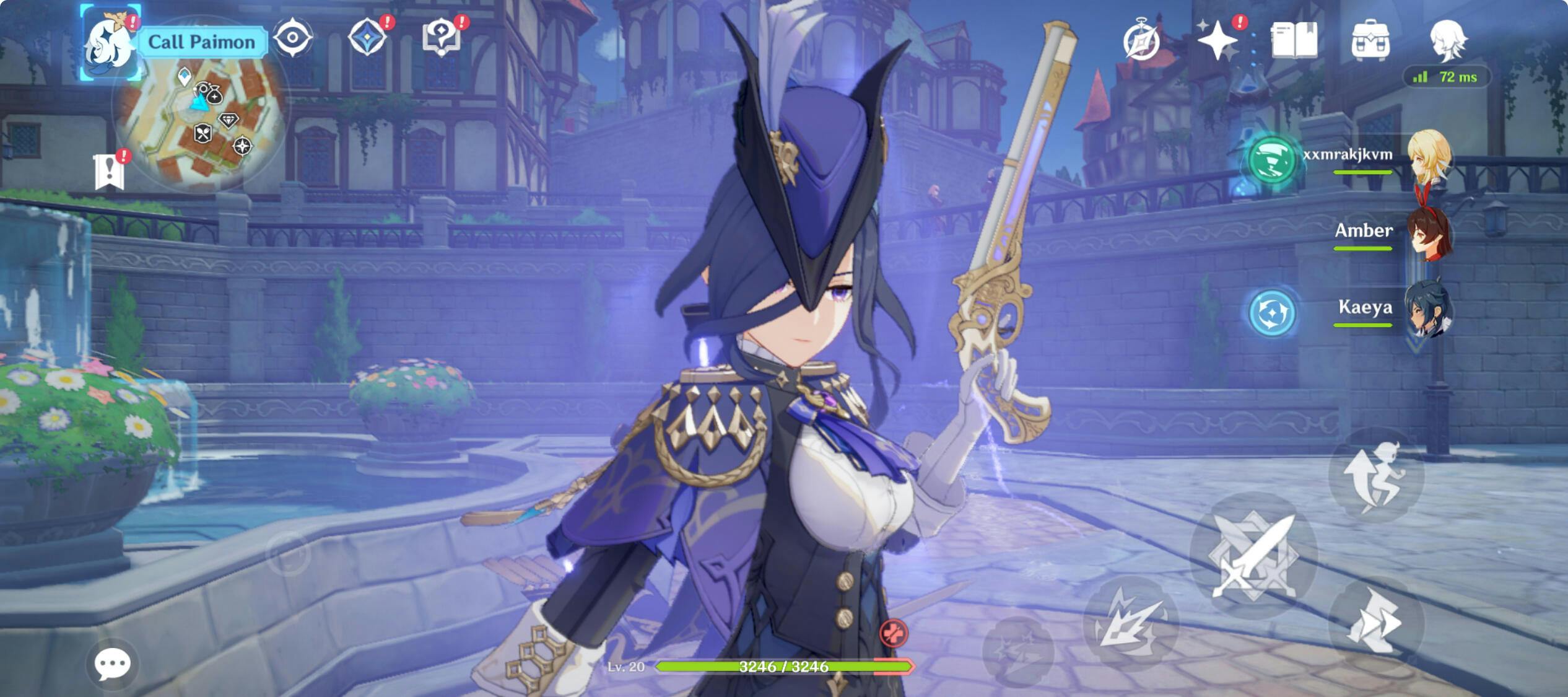
Task: Open the four-pointed star wish icon
Action: (x=1217, y=40)
